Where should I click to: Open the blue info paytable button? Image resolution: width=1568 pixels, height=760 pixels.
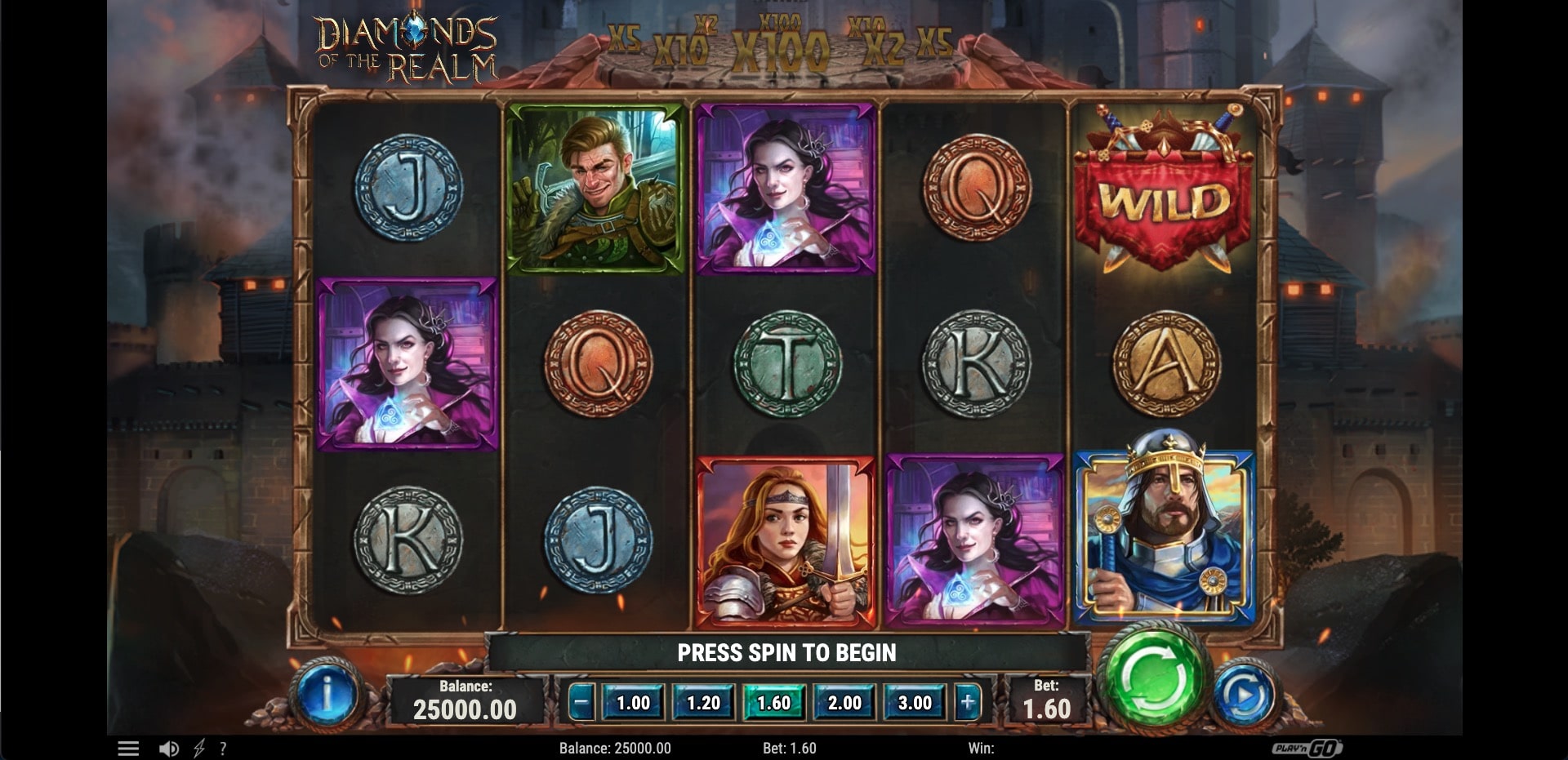click(327, 695)
